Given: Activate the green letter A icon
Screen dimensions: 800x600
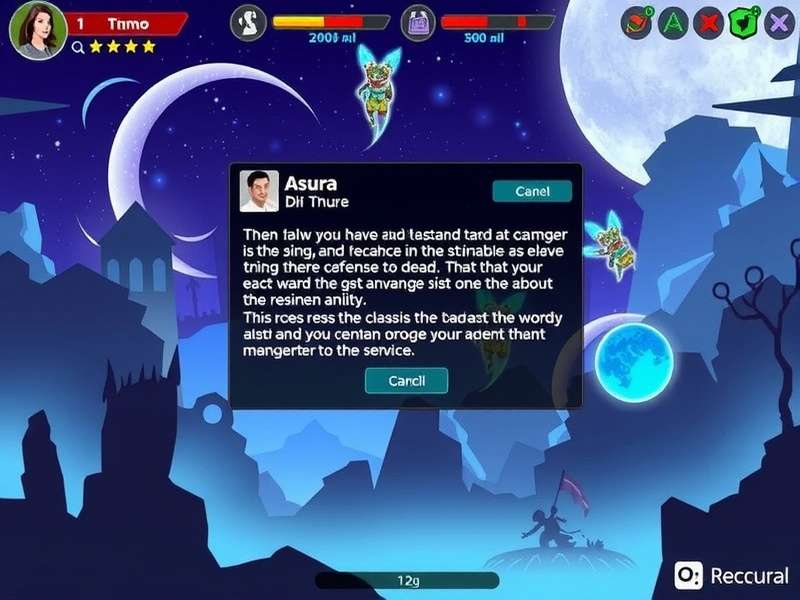Looking at the screenshot, I should pyautogui.click(x=672, y=22).
